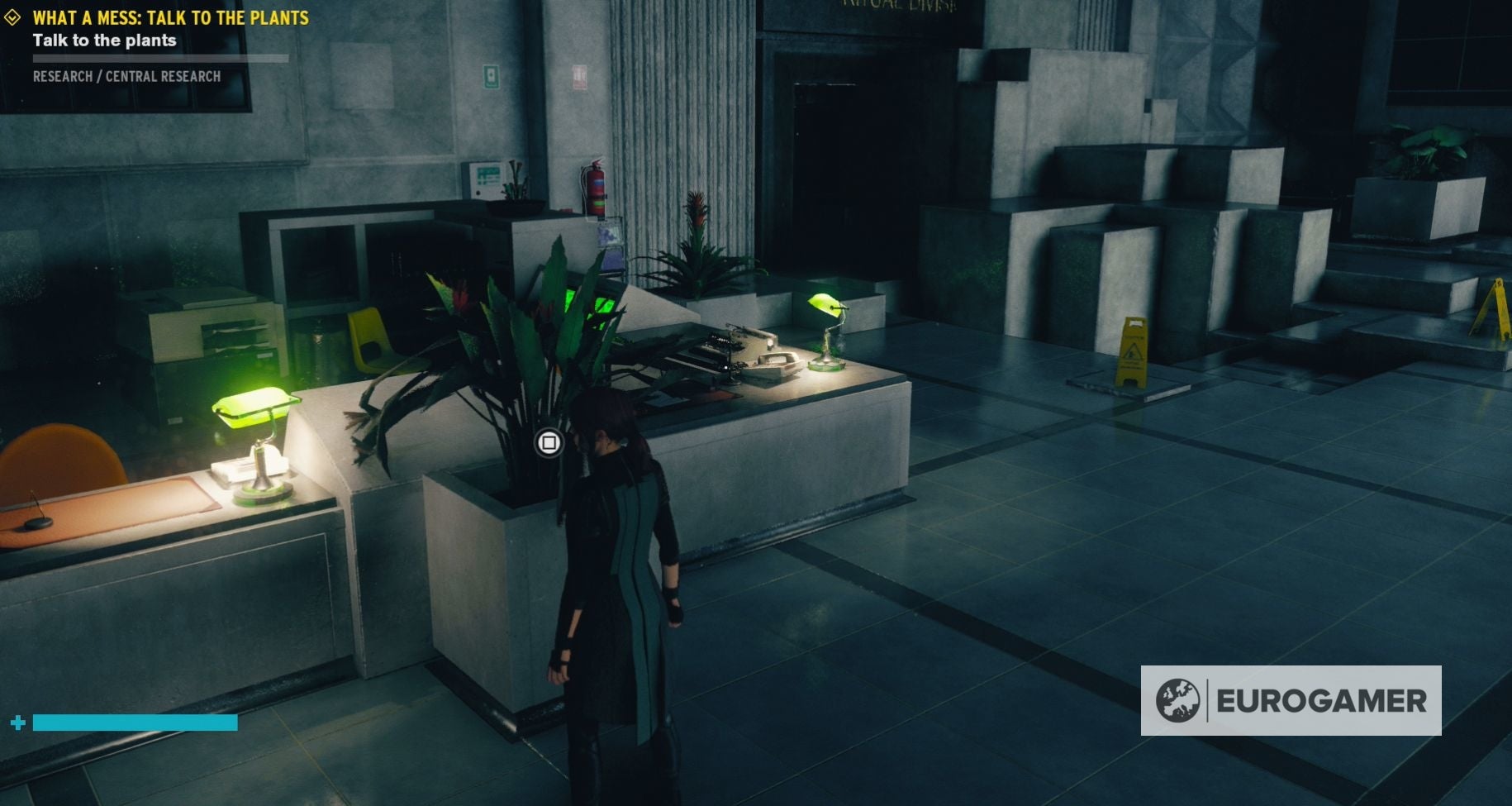The height and width of the screenshot is (806, 1512).
Task: Click the mission diamond icon beside the objective
Action: 11,15
